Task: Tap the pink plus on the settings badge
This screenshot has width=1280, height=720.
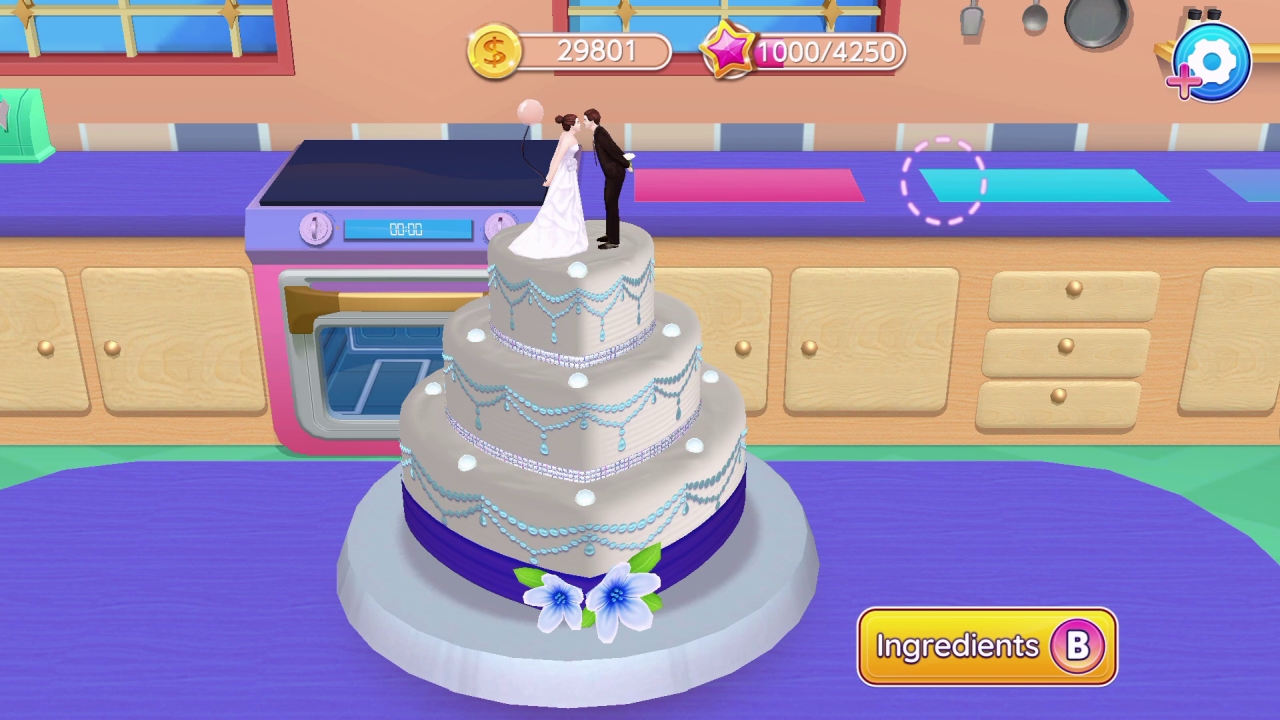Action: (1183, 83)
